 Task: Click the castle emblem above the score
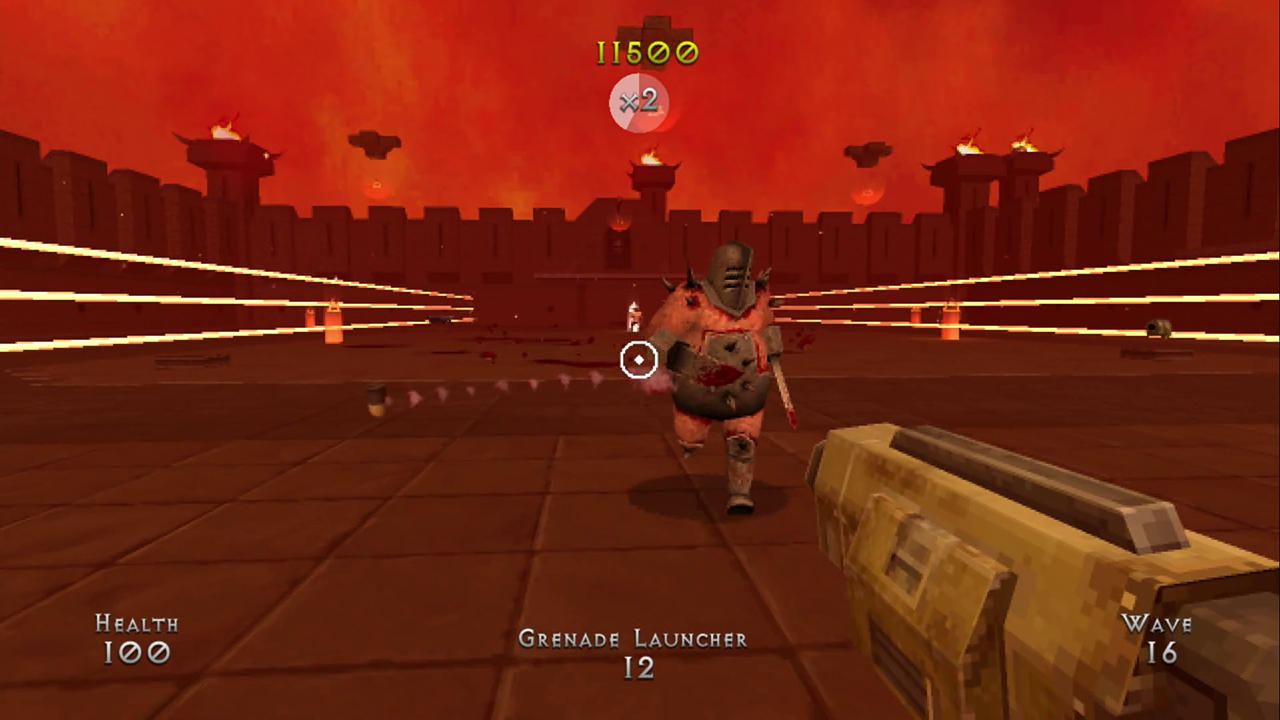point(656,25)
